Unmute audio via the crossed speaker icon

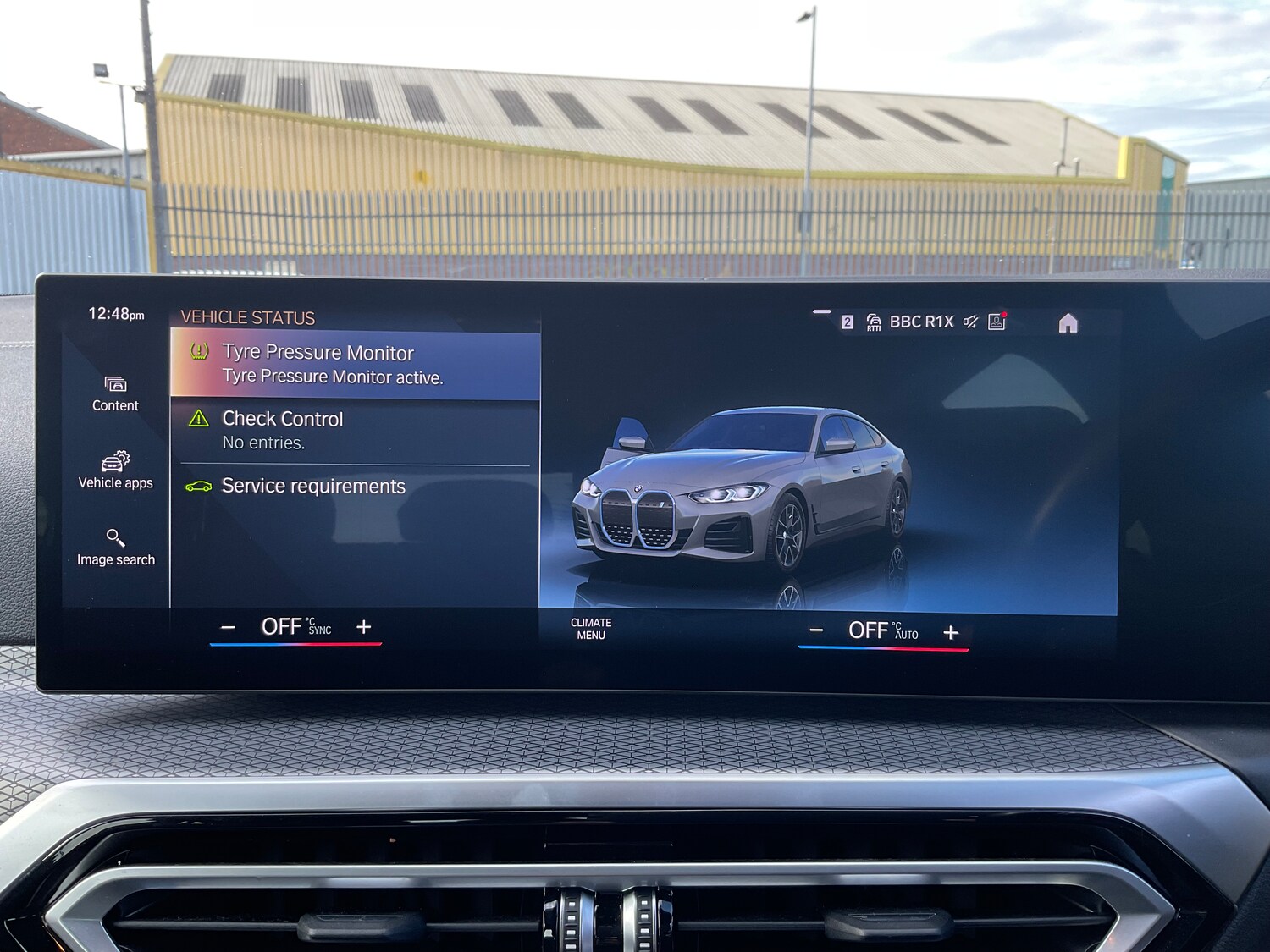pos(971,322)
